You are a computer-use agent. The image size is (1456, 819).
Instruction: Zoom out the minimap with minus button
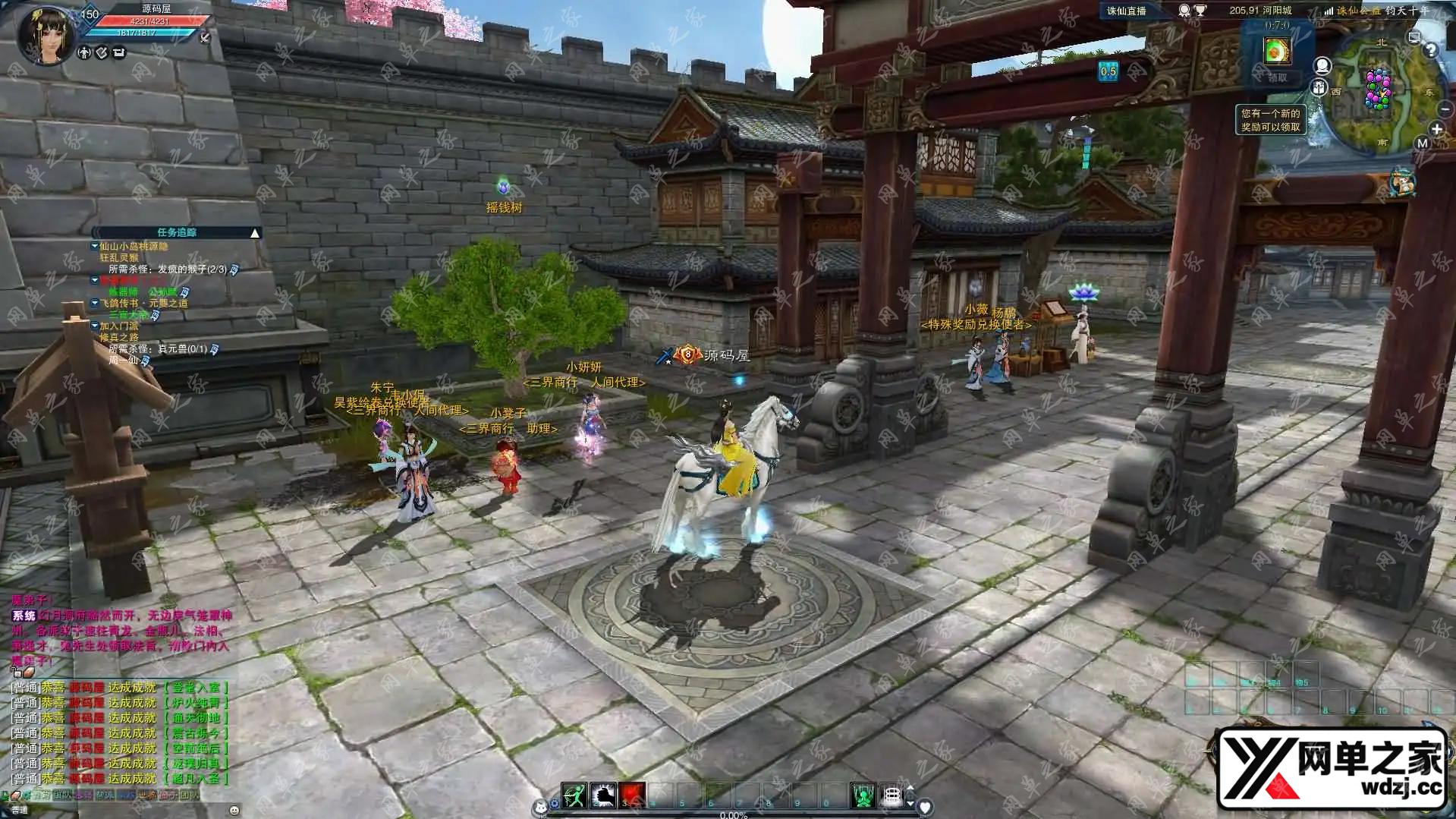[x=1445, y=109]
